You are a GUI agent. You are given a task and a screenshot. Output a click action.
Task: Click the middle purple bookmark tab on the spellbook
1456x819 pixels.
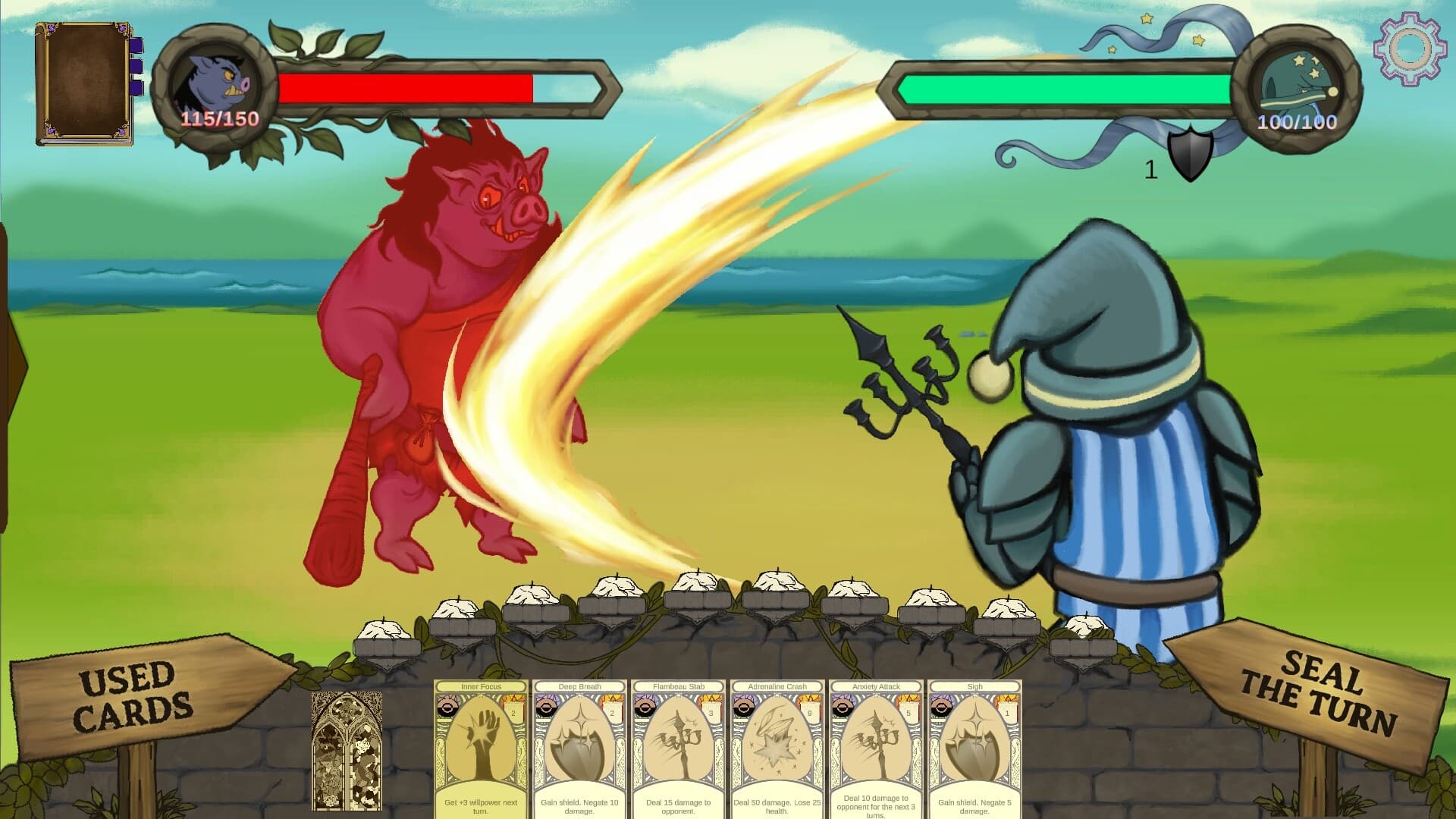(x=136, y=67)
